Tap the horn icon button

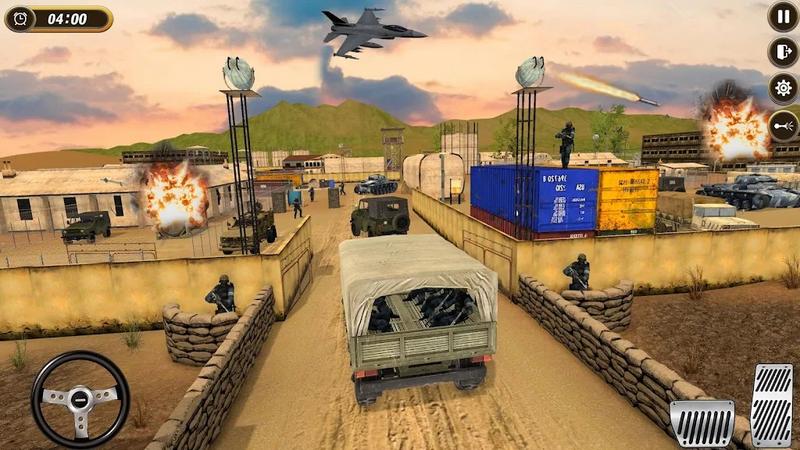click(783, 126)
